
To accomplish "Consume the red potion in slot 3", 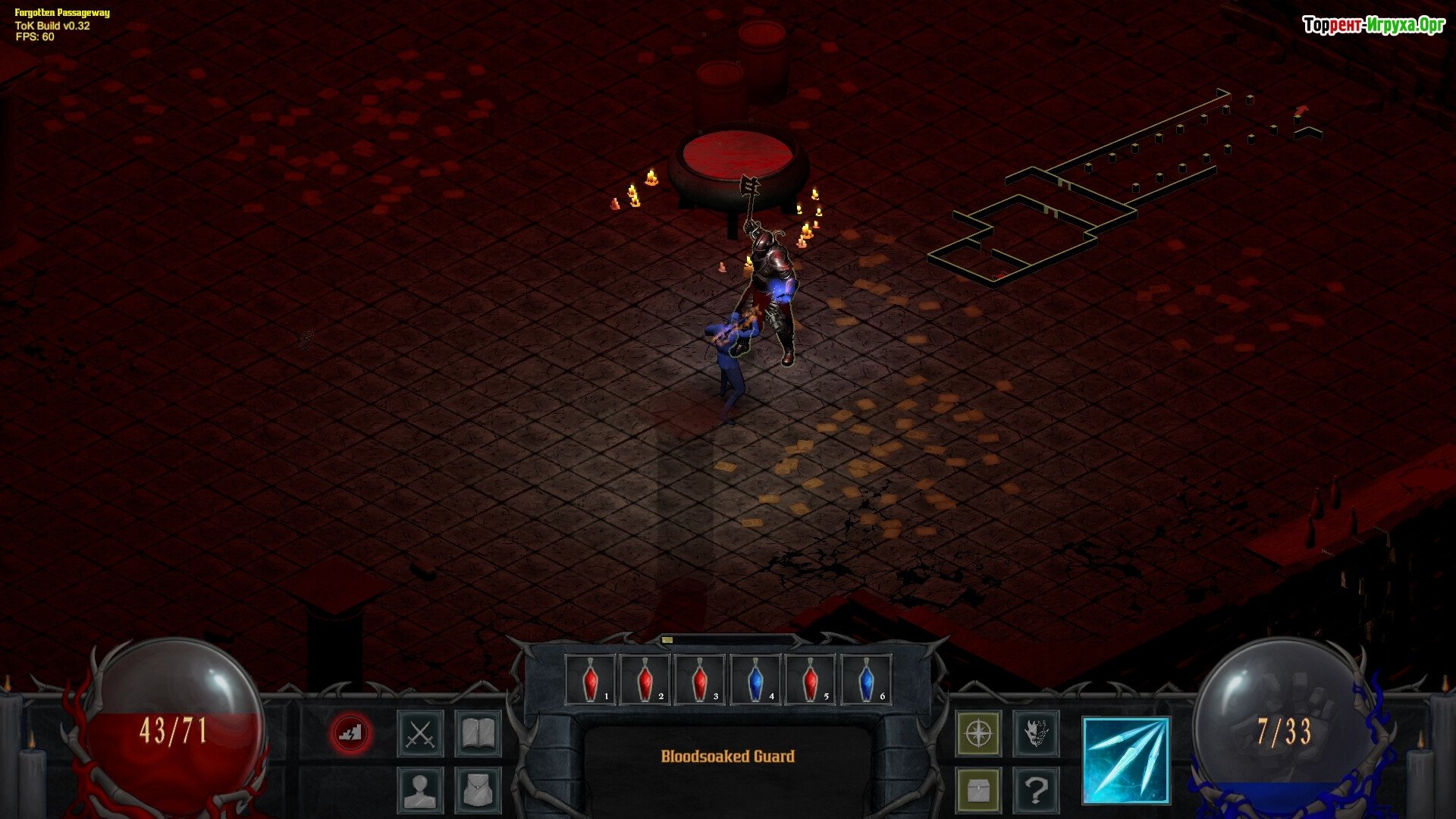I will click(700, 679).
